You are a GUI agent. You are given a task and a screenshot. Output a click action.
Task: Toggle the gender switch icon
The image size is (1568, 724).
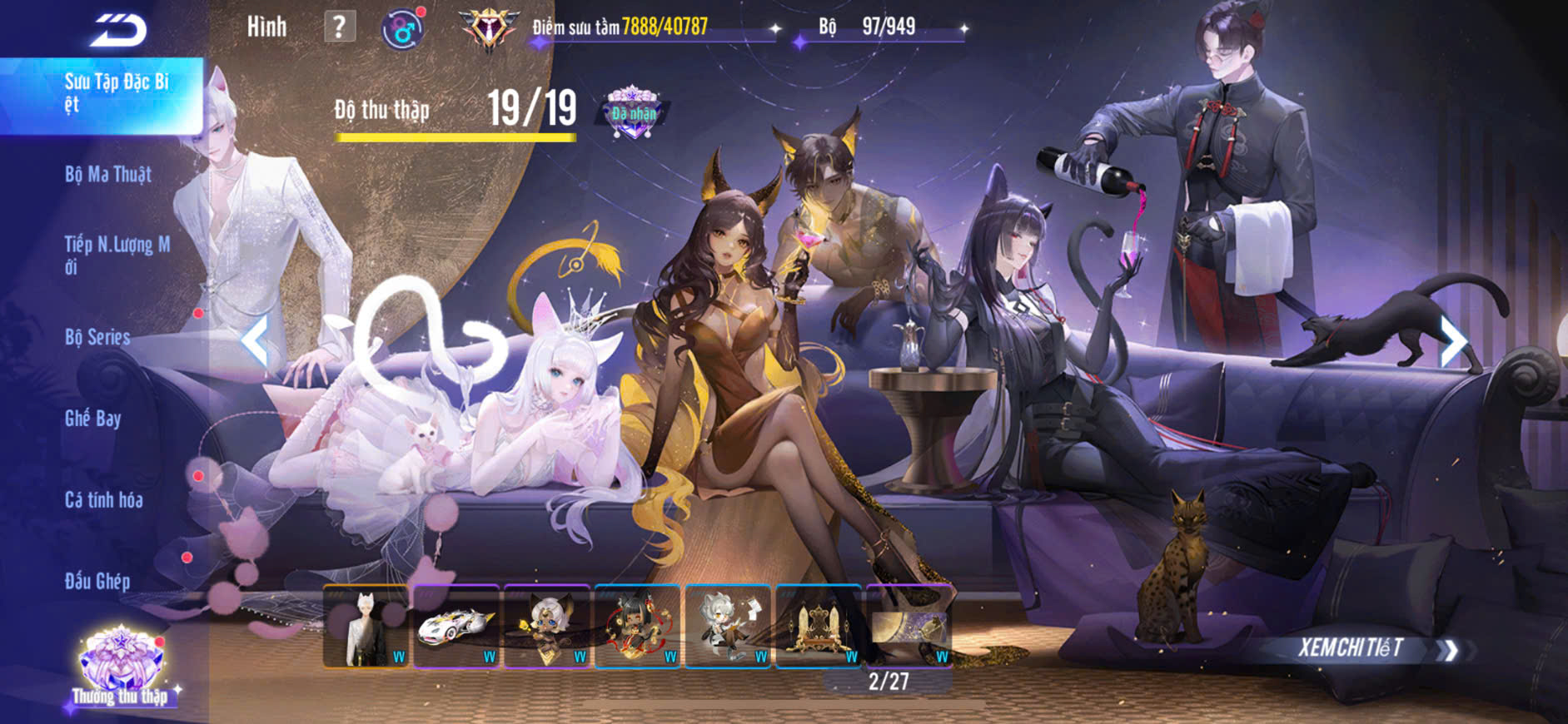click(403, 30)
